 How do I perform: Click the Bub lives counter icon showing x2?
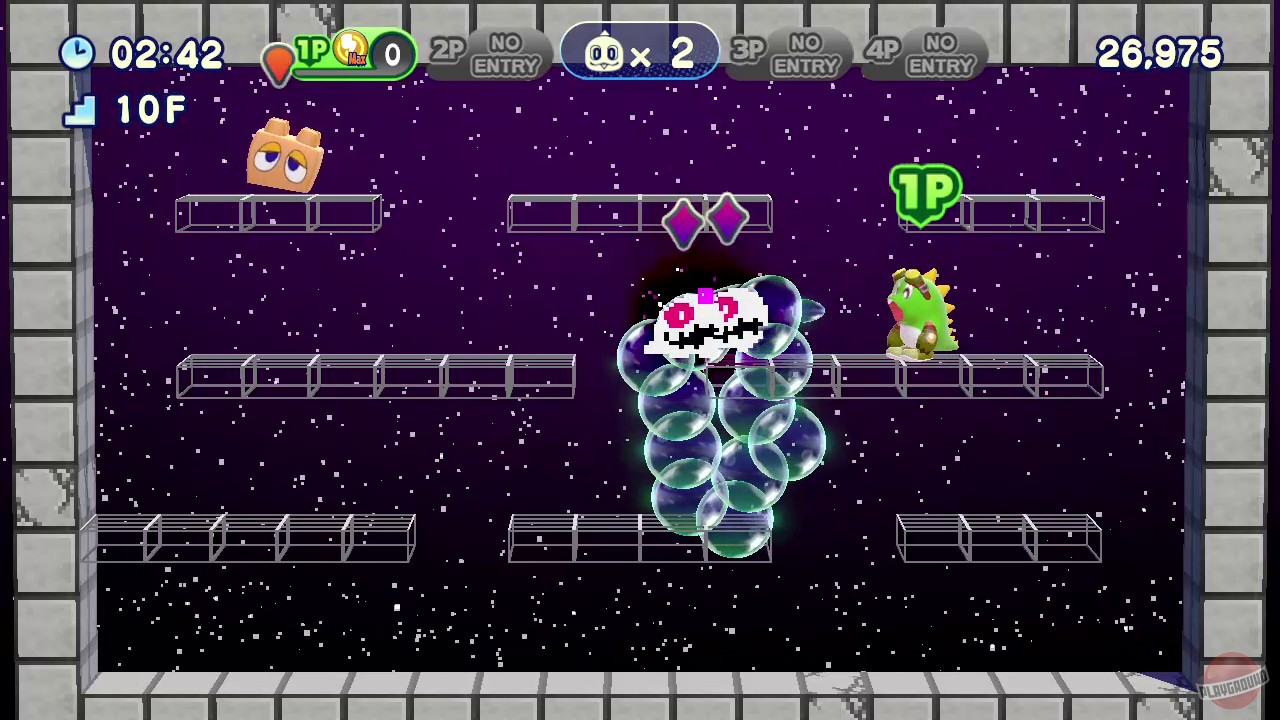pos(604,54)
